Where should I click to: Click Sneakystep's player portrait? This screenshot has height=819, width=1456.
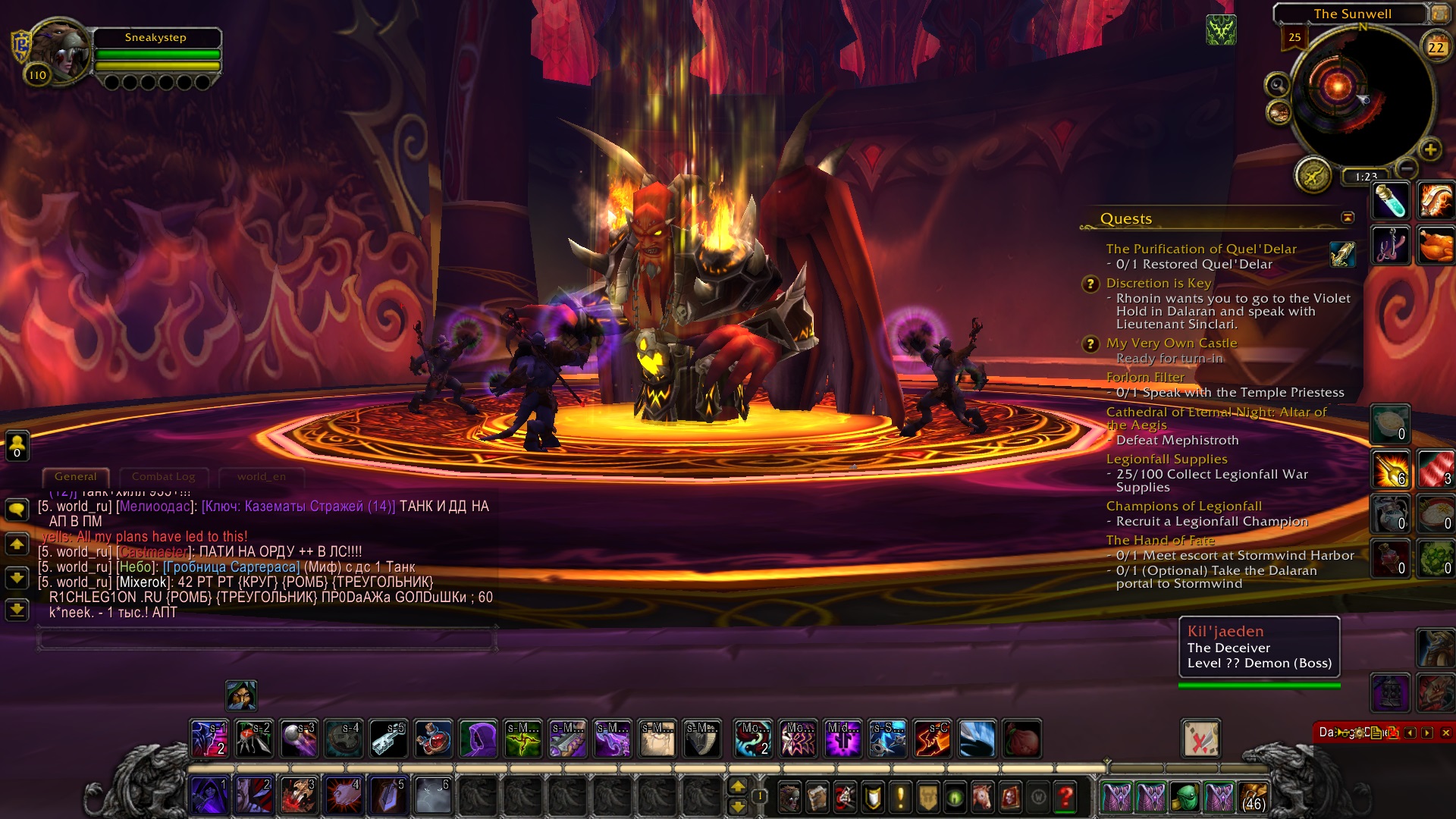(59, 53)
